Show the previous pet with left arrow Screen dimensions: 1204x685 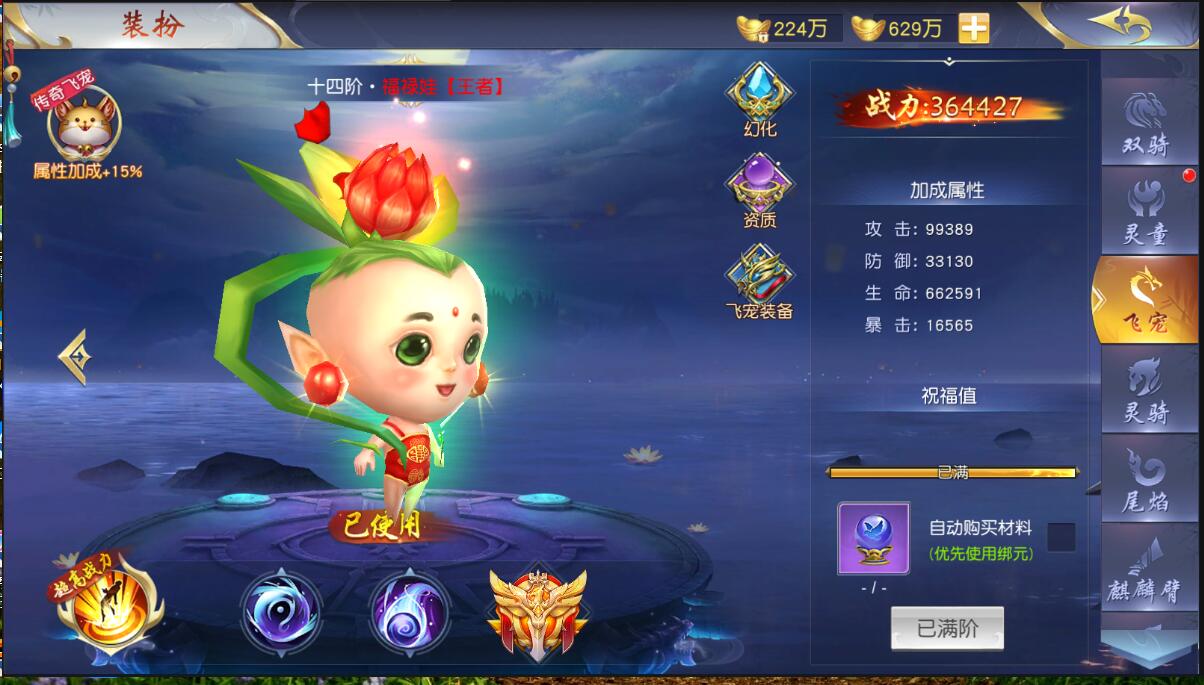point(75,355)
